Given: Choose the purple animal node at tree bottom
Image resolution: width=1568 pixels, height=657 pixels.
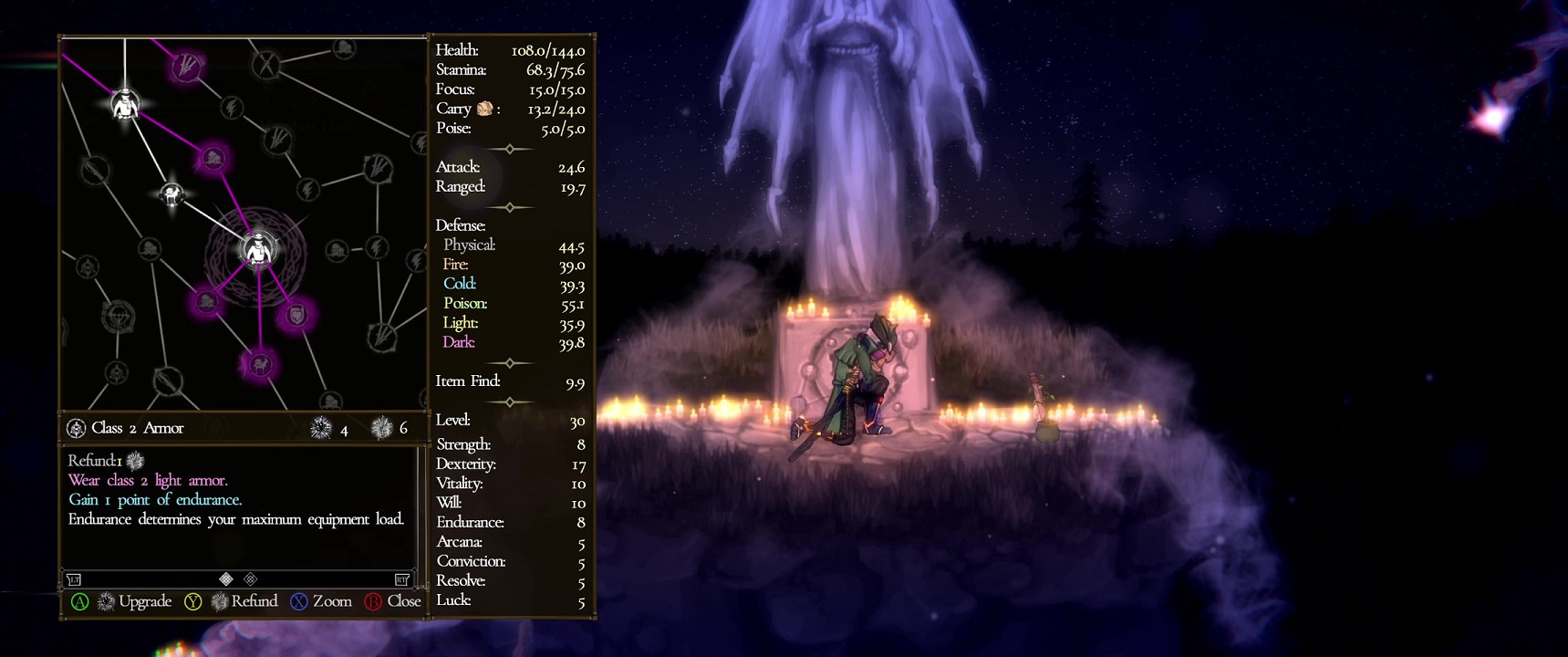Looking at the screenshot, I should pyautogui.click(x=260, y=365).
